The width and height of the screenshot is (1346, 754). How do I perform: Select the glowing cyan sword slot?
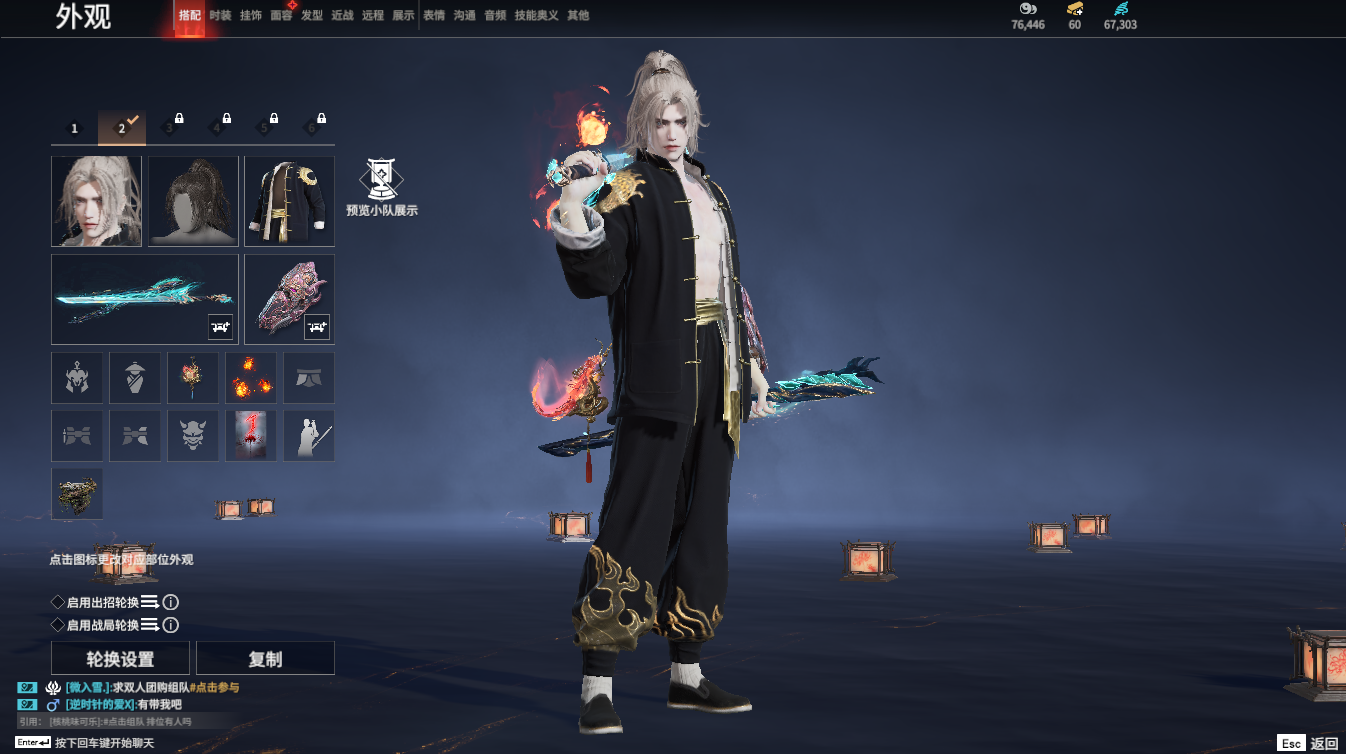[145, 299]
